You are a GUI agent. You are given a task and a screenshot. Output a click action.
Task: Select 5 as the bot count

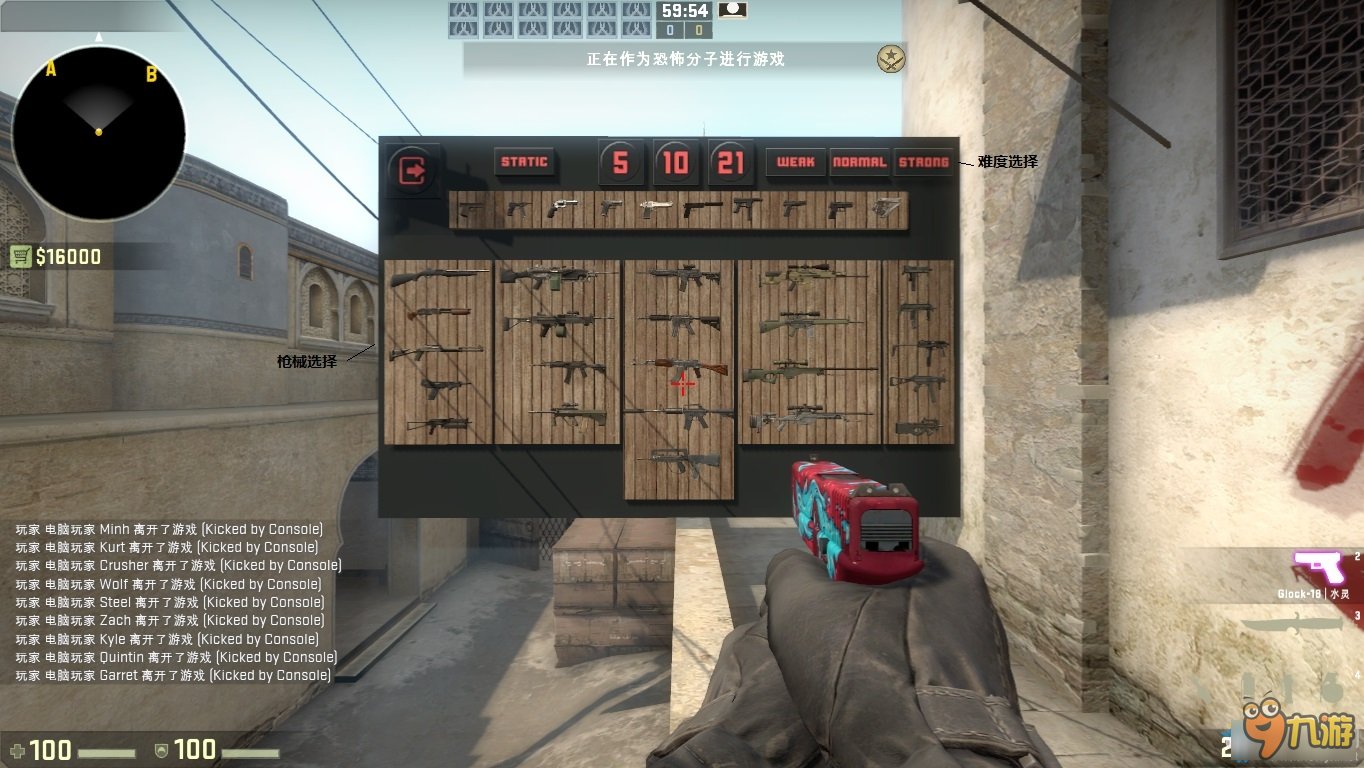point(620,161)
